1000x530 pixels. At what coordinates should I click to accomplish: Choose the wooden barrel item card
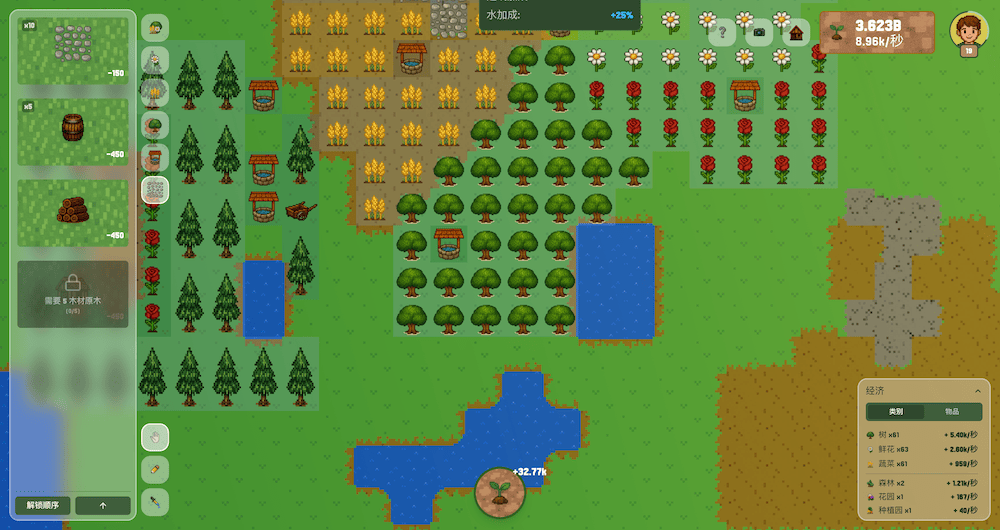coord(73,131)
